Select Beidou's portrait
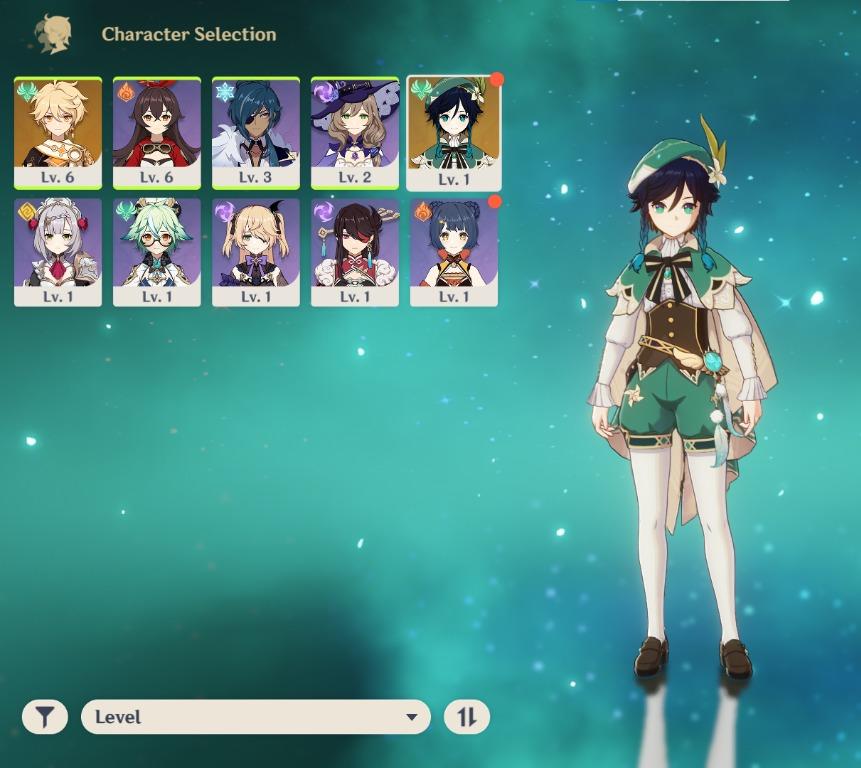This screenshot has width=861, height=768. tap(355, 251)
